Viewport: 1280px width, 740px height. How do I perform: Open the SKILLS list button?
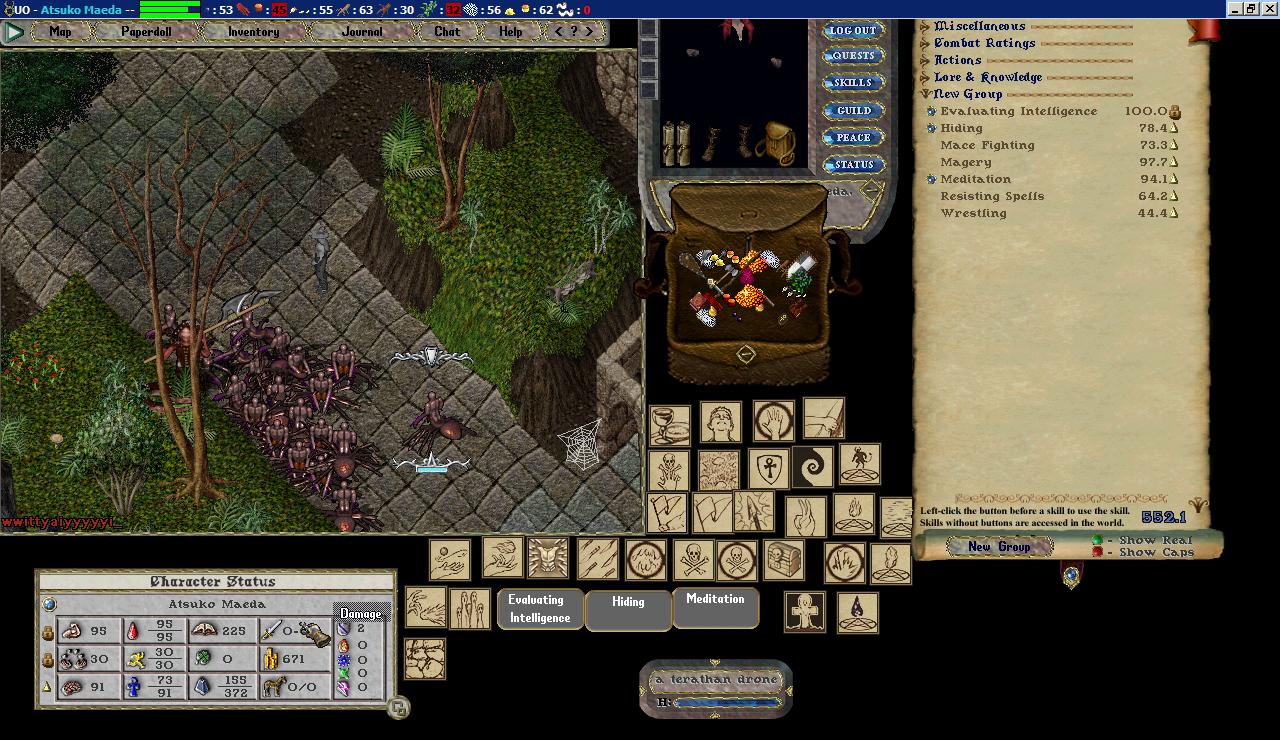[x=853, y=83]
